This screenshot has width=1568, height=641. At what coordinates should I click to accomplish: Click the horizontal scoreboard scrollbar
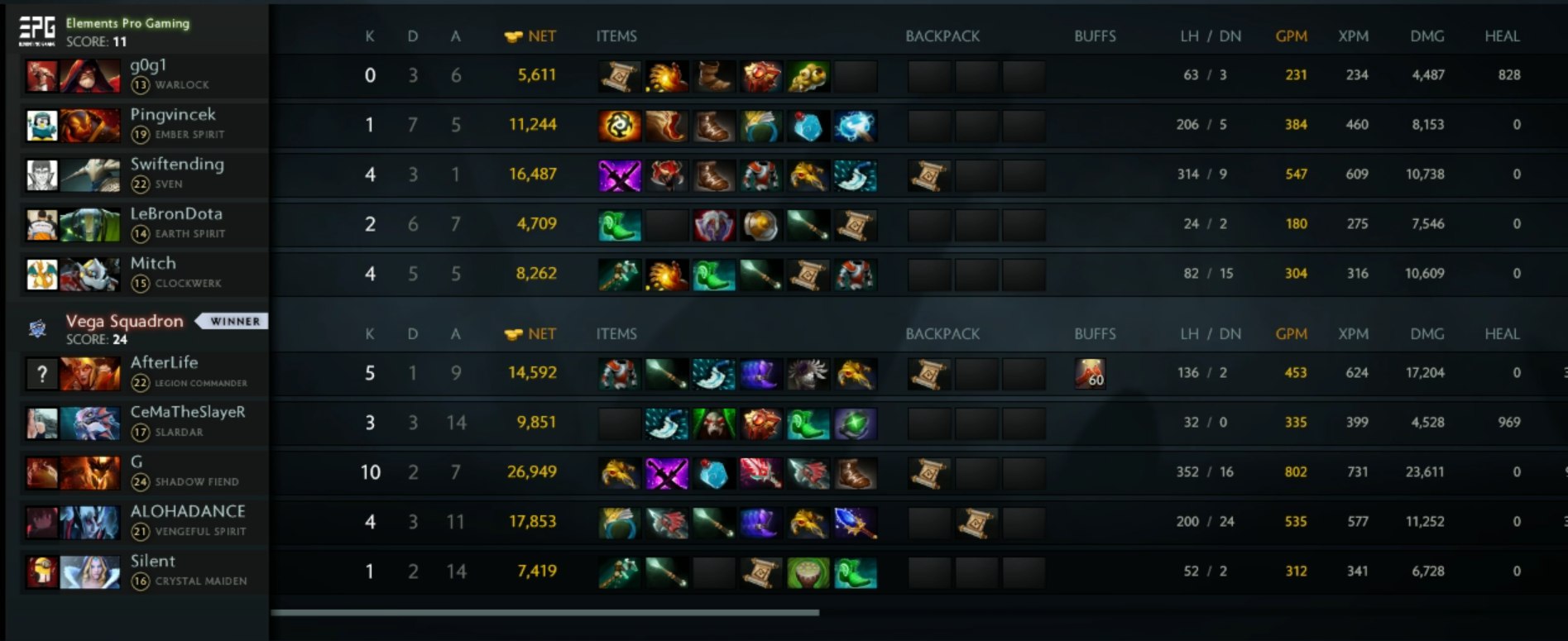[x=544, y=613]
